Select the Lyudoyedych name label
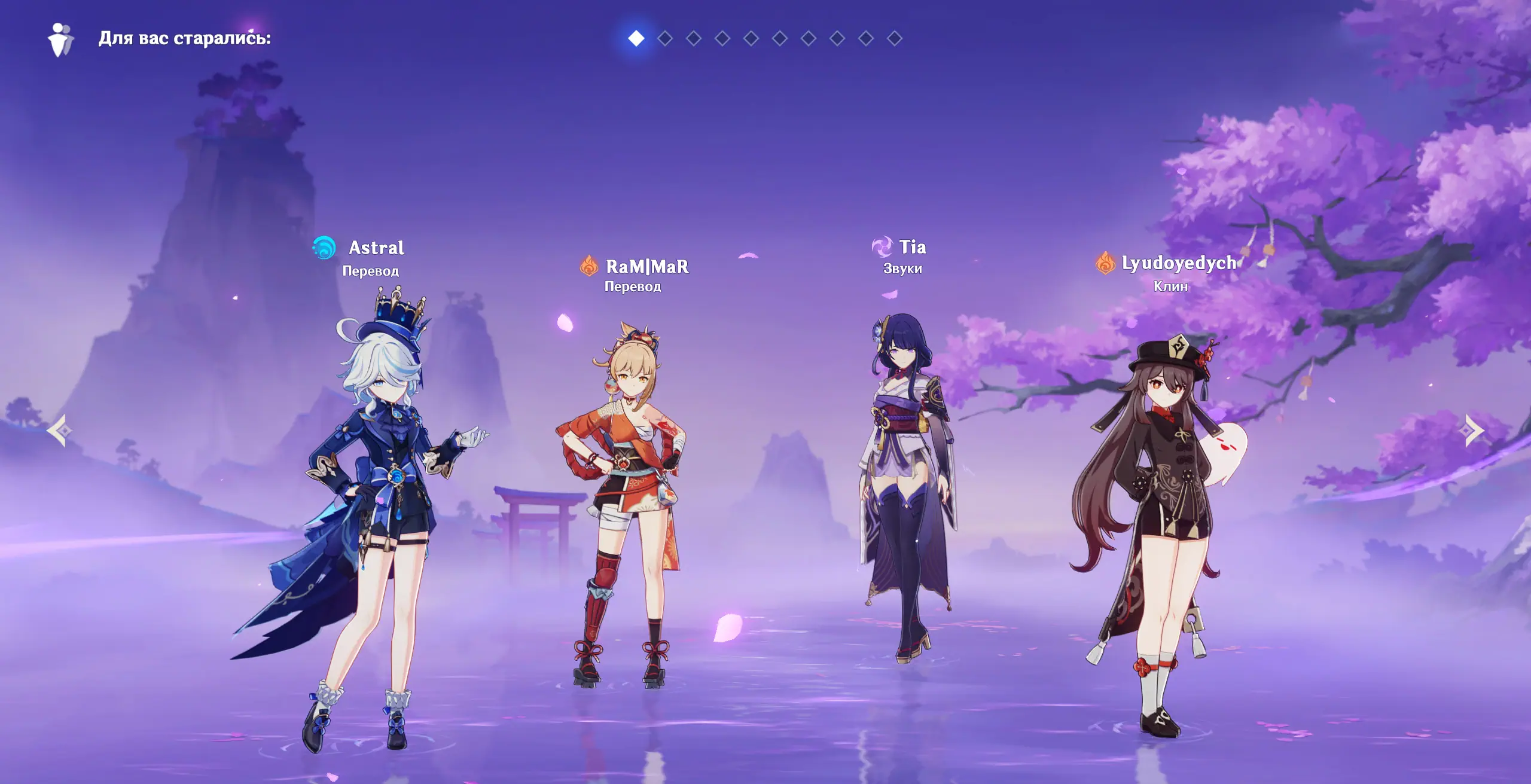The height and width of the screenshot is (784, 1531). point(1178,263)
